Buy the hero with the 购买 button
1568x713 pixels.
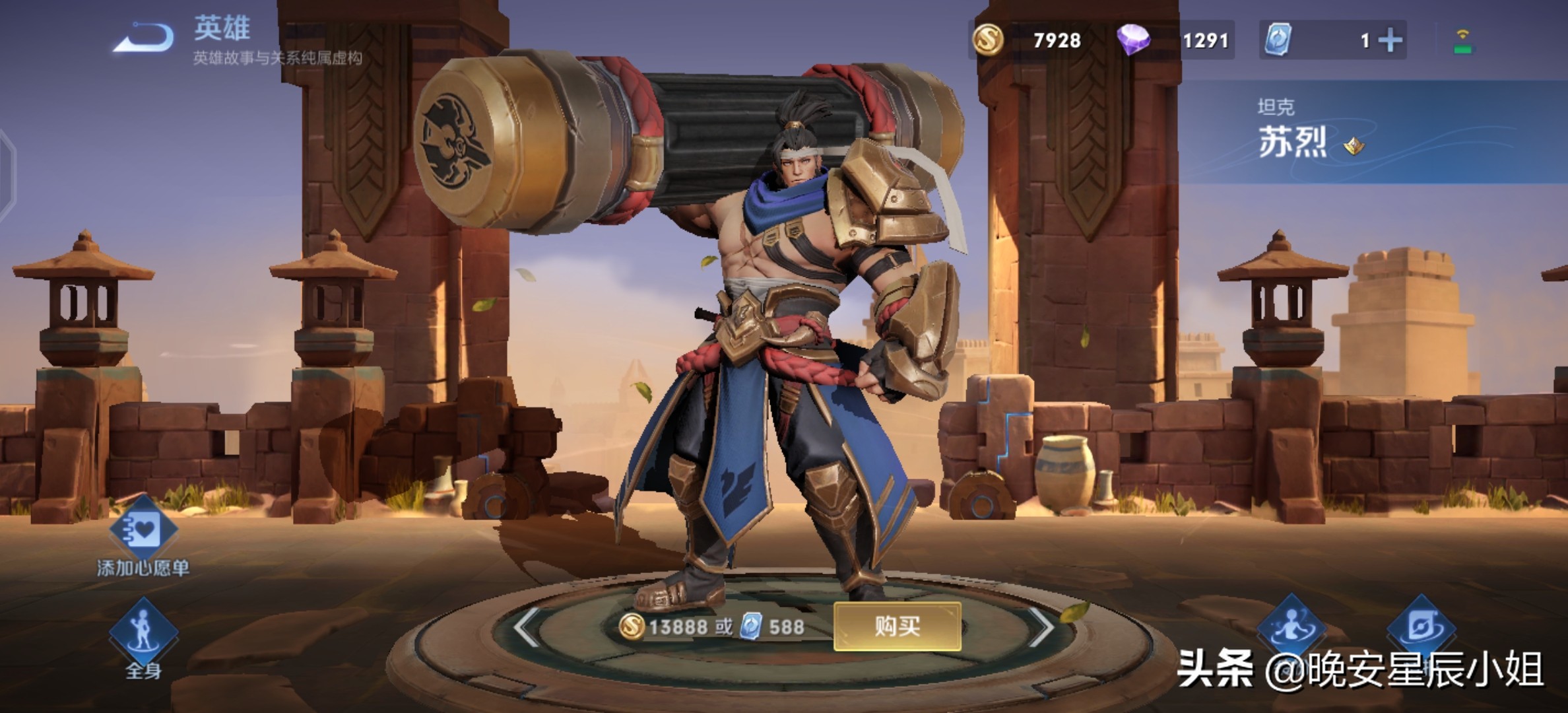pos(897,626)
